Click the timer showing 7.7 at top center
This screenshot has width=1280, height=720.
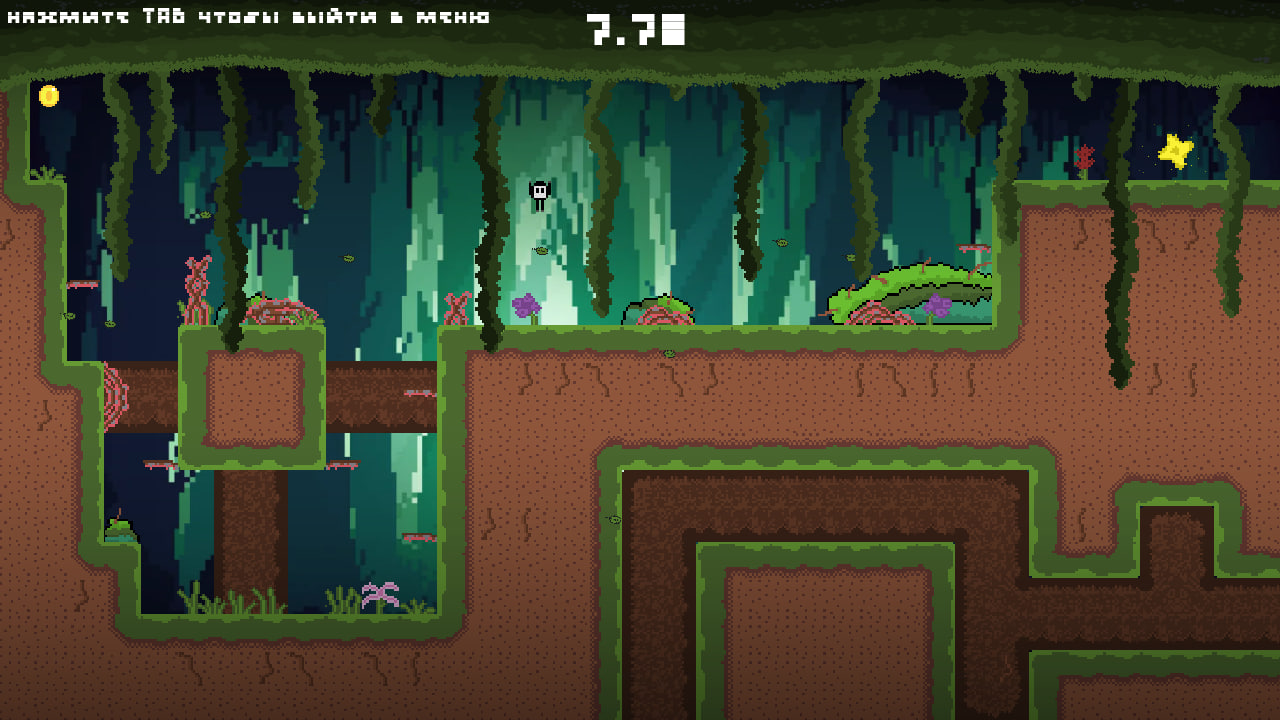pyautogui.click(x=634, y=30)
